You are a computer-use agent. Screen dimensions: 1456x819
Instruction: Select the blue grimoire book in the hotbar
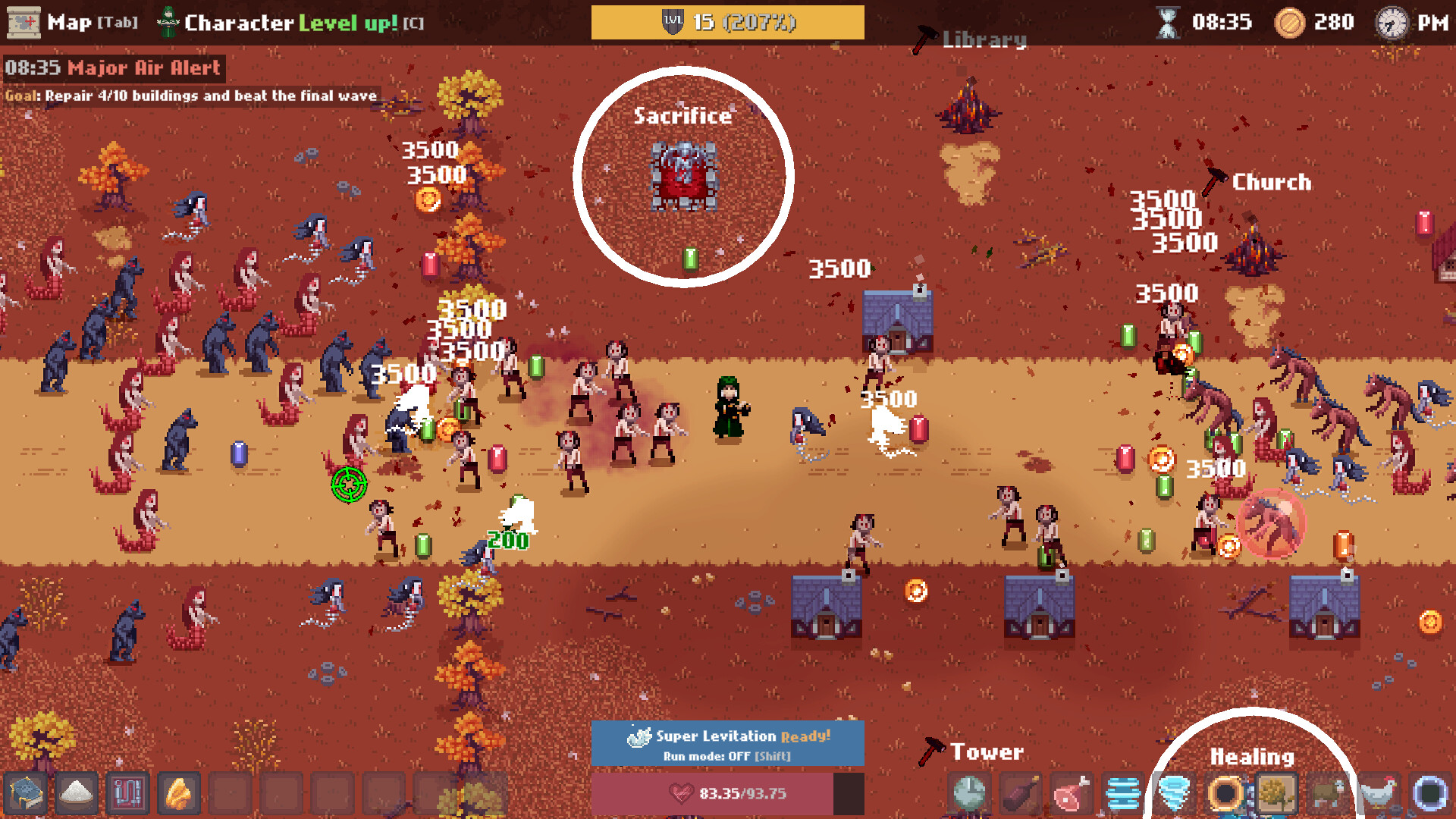[x=25, y=794]
